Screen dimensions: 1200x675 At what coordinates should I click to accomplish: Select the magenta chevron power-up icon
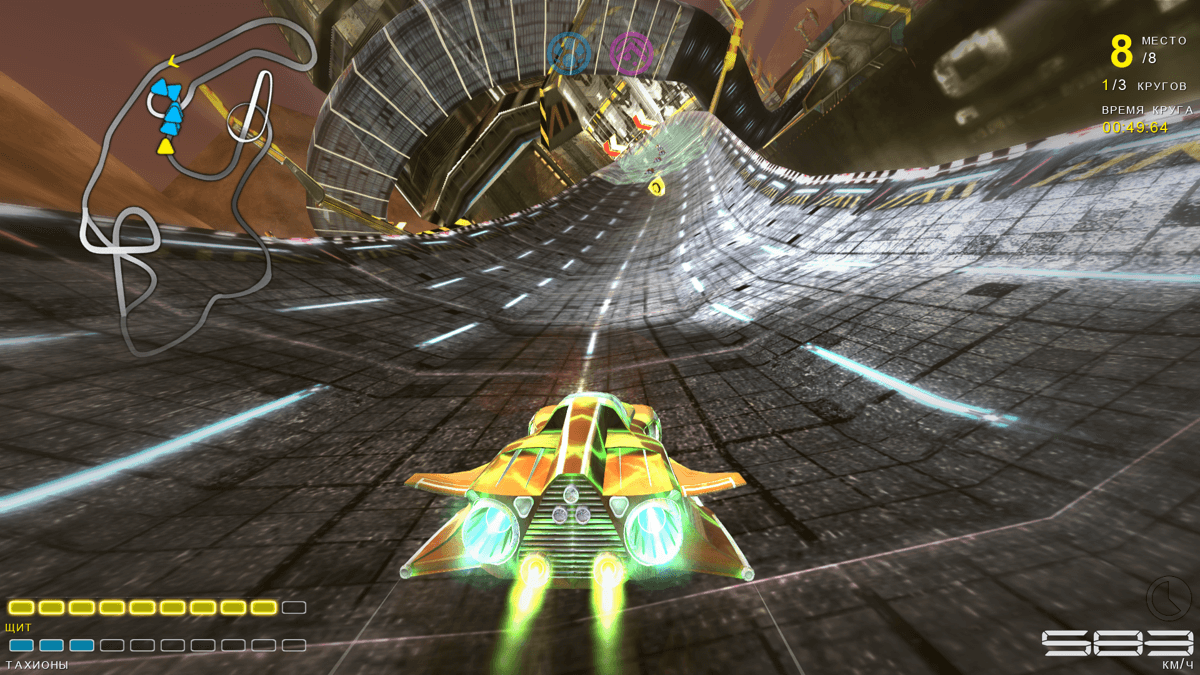pos(631,52)
